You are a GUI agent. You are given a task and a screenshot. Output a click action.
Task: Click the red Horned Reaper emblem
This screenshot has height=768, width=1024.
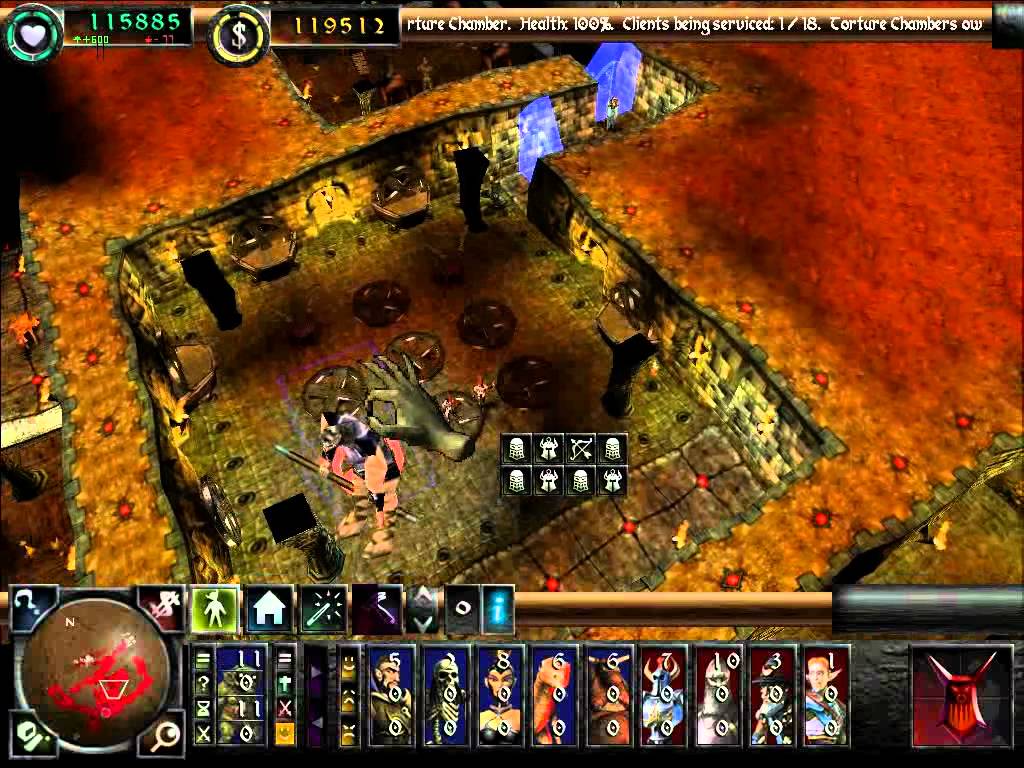click(962, 696)
